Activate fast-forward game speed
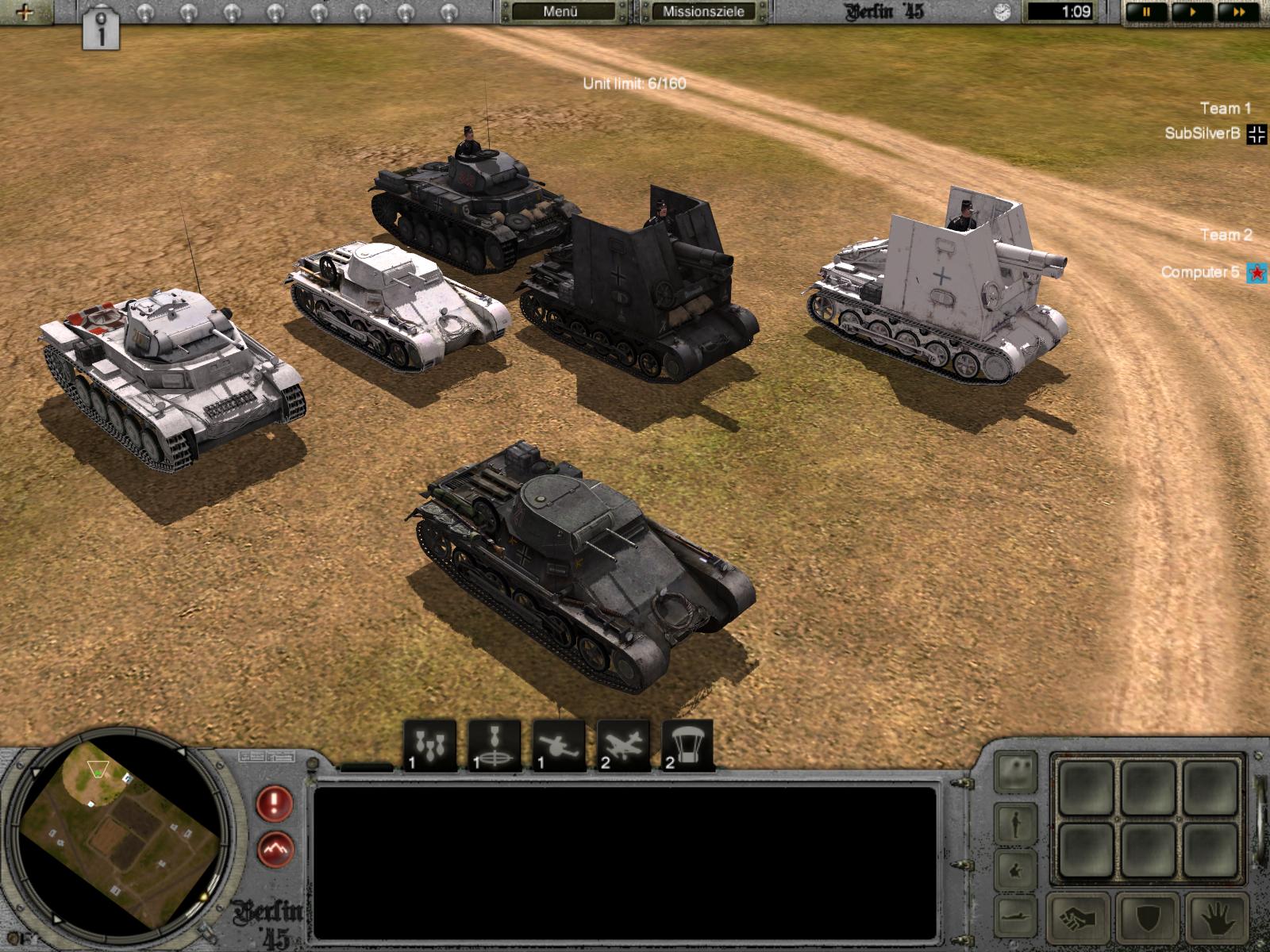The height and width of the screenshot is (952, 1270). [1237, 12]
